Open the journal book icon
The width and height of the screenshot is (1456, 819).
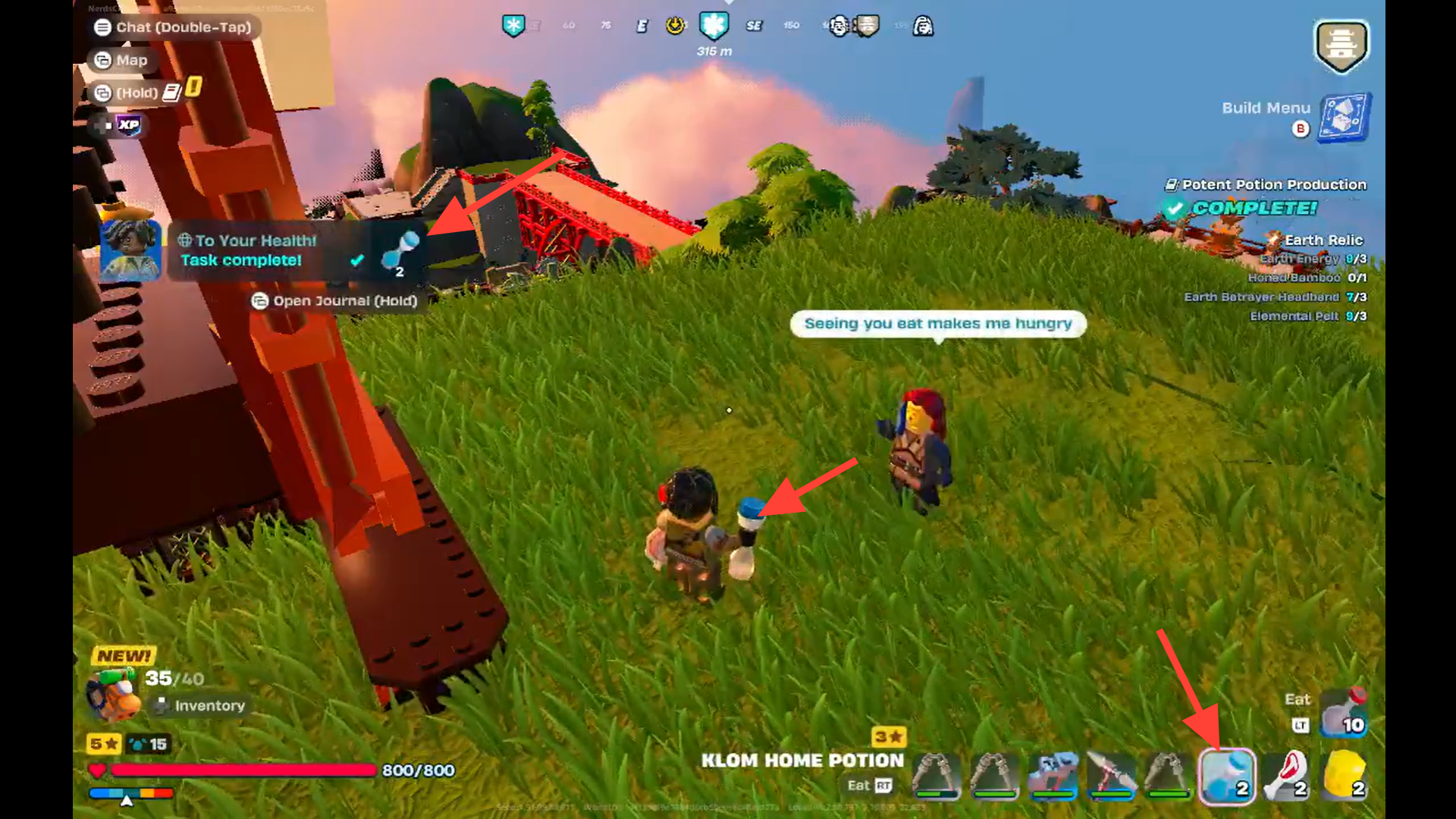coord(172,93)
